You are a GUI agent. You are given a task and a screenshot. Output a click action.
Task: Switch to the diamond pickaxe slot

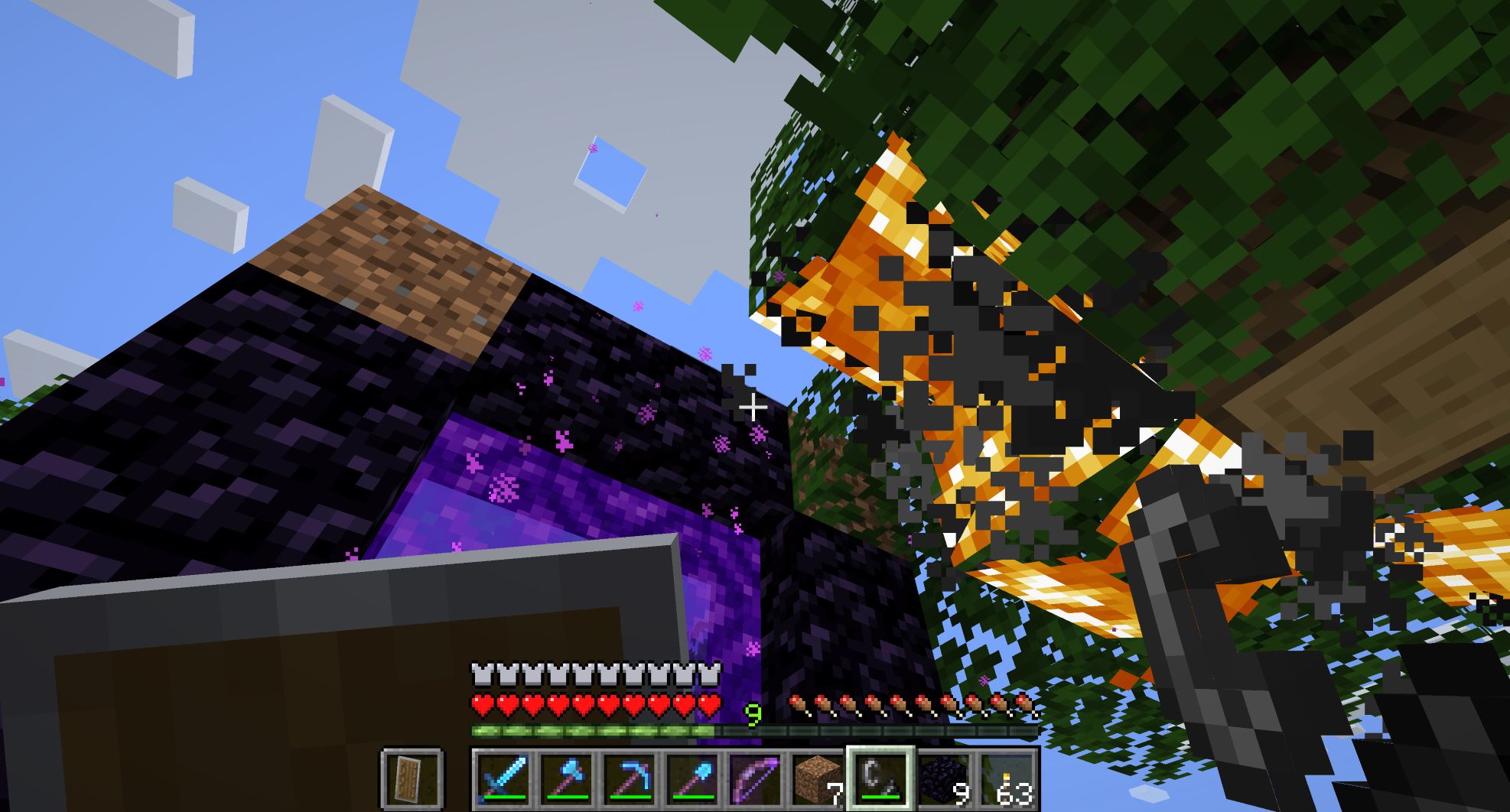[629, 778]
